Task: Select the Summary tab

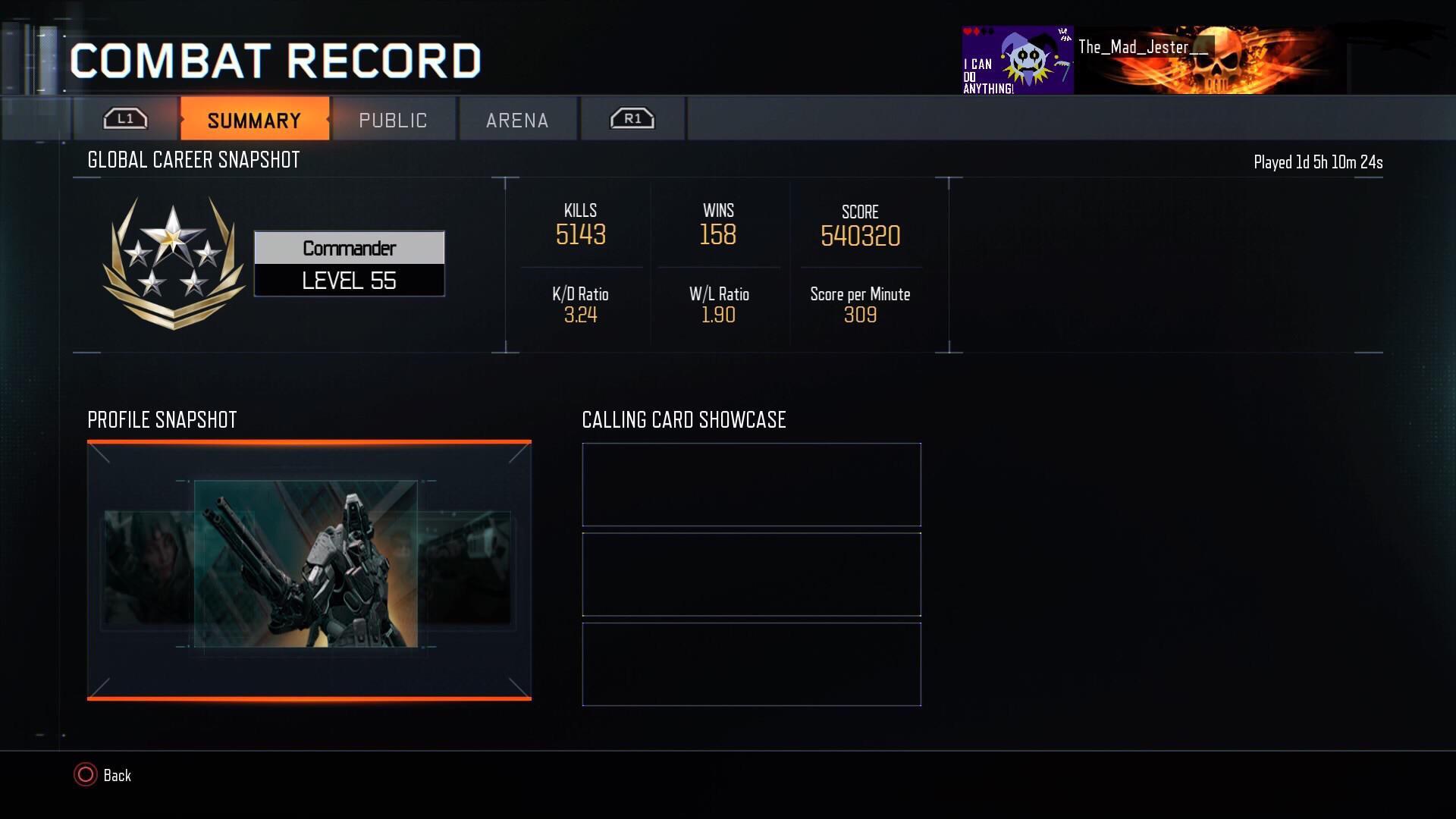Action: (254, 119)
